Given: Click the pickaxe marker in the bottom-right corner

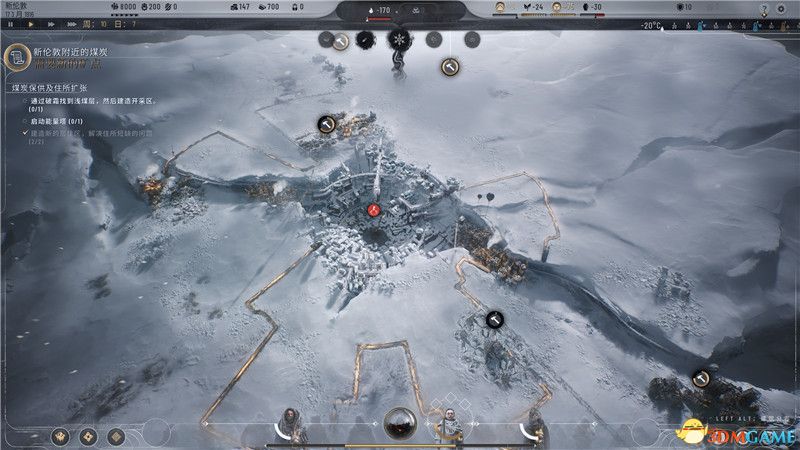Looking at the screenshot, I should 701,378.
